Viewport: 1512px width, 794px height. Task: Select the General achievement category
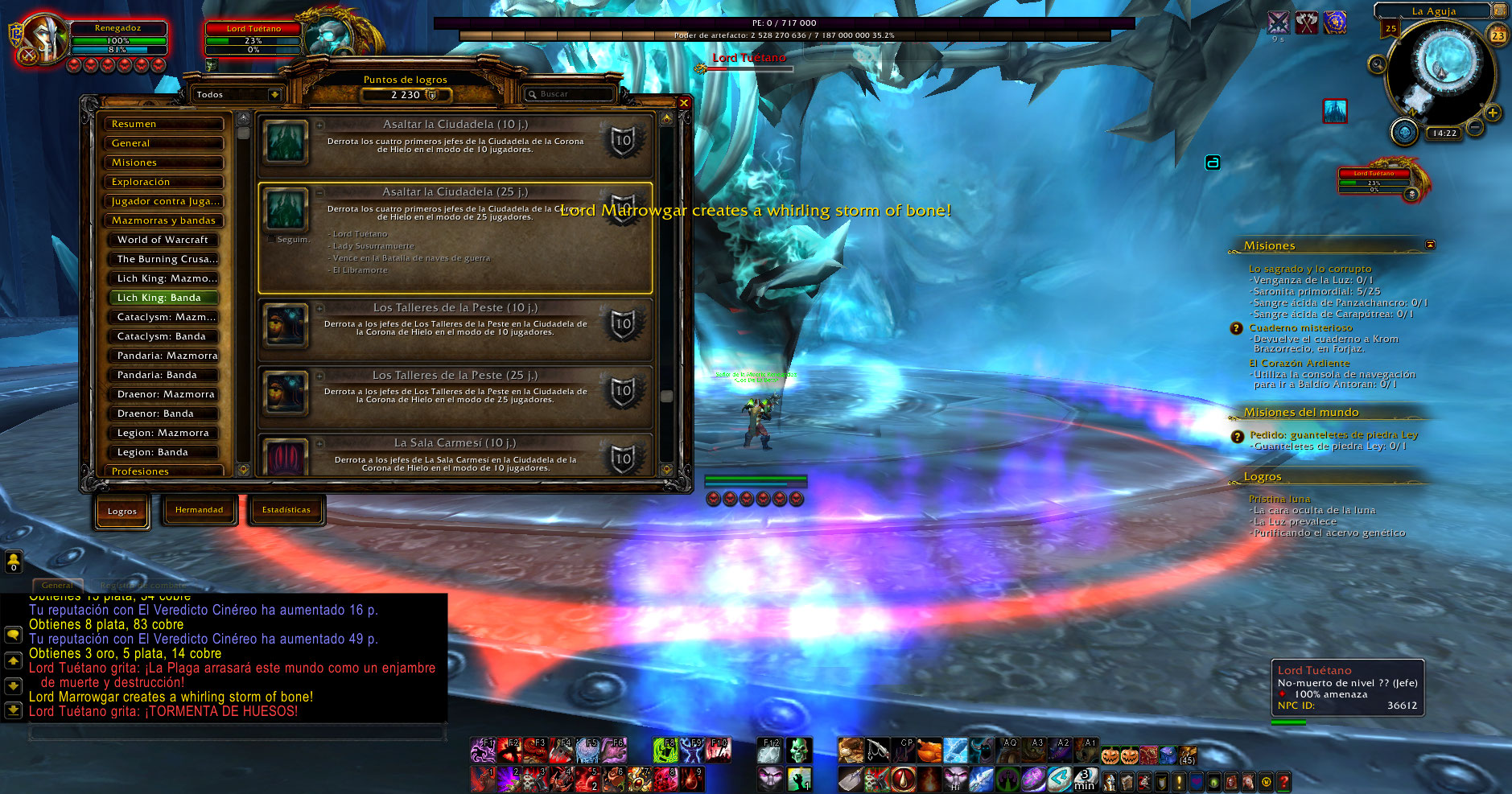tap(163, 143)
